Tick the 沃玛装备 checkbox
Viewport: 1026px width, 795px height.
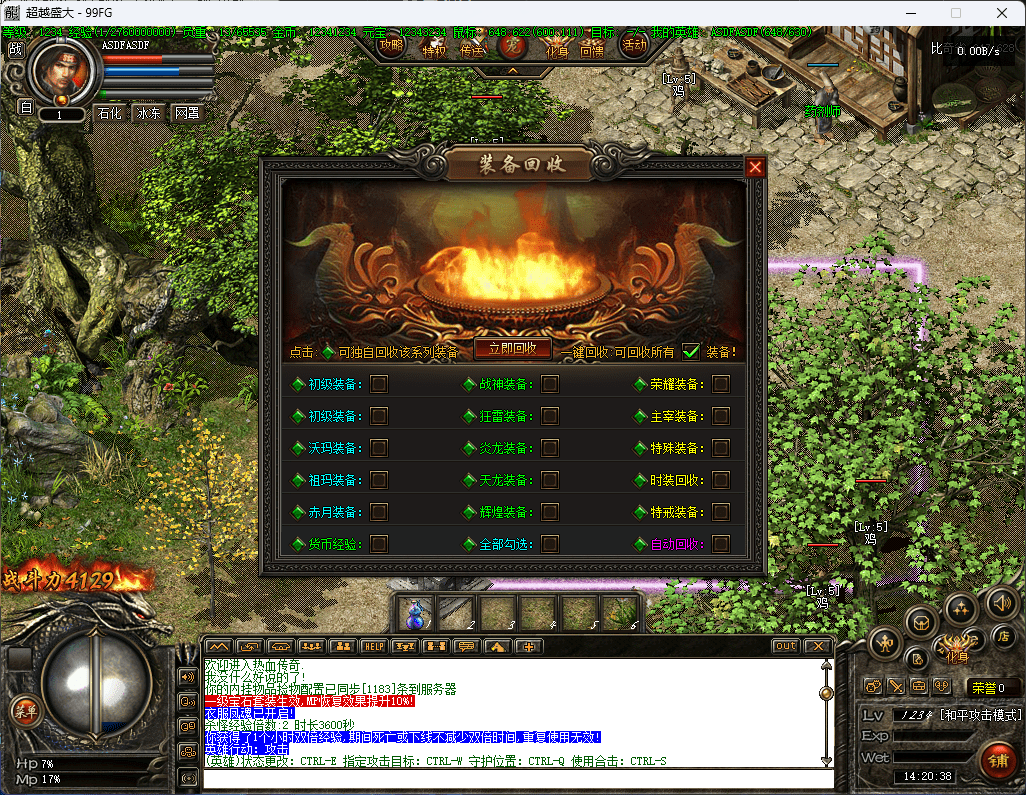pos(379,448)
